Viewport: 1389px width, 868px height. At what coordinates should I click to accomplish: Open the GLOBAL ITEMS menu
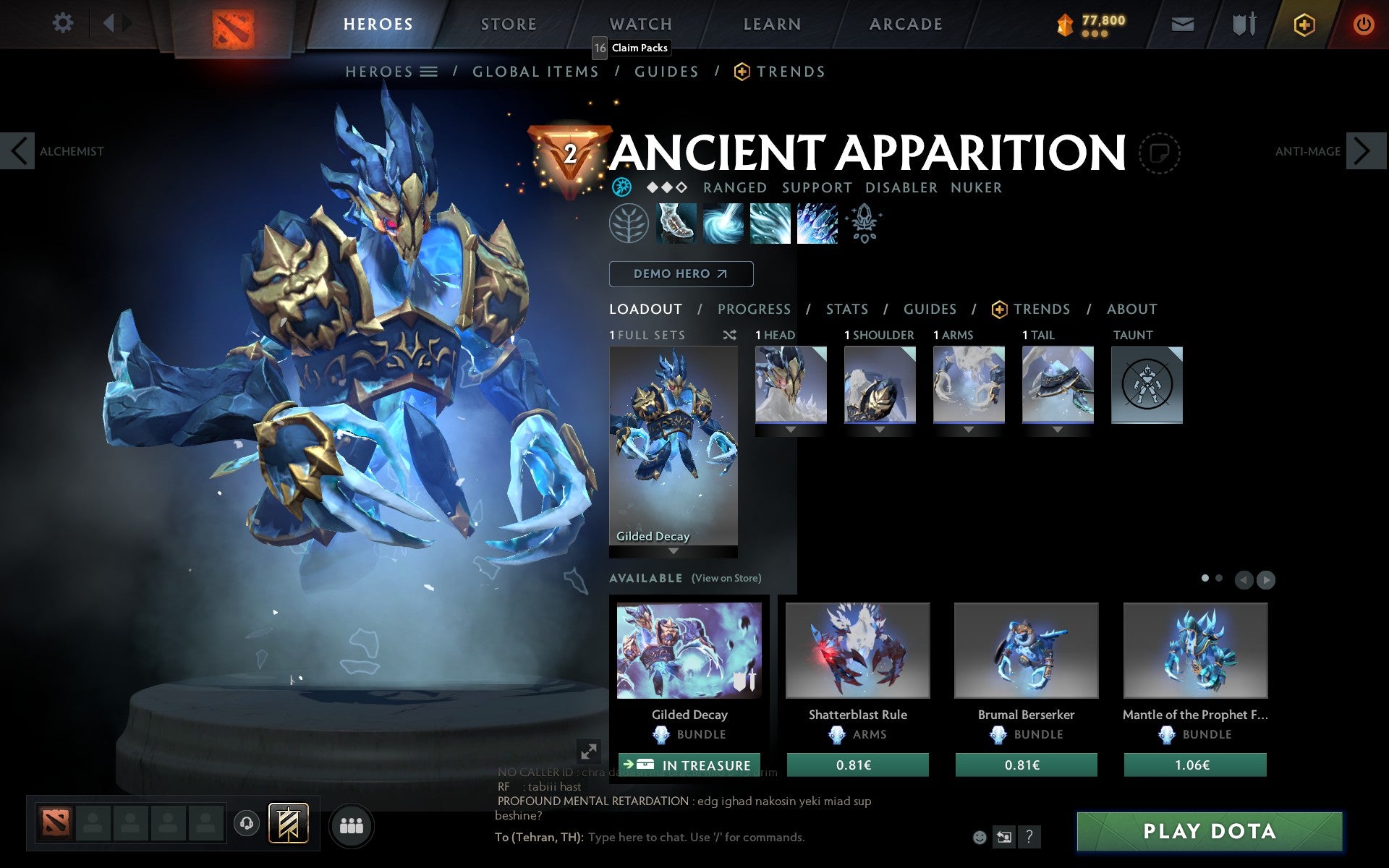535,71
